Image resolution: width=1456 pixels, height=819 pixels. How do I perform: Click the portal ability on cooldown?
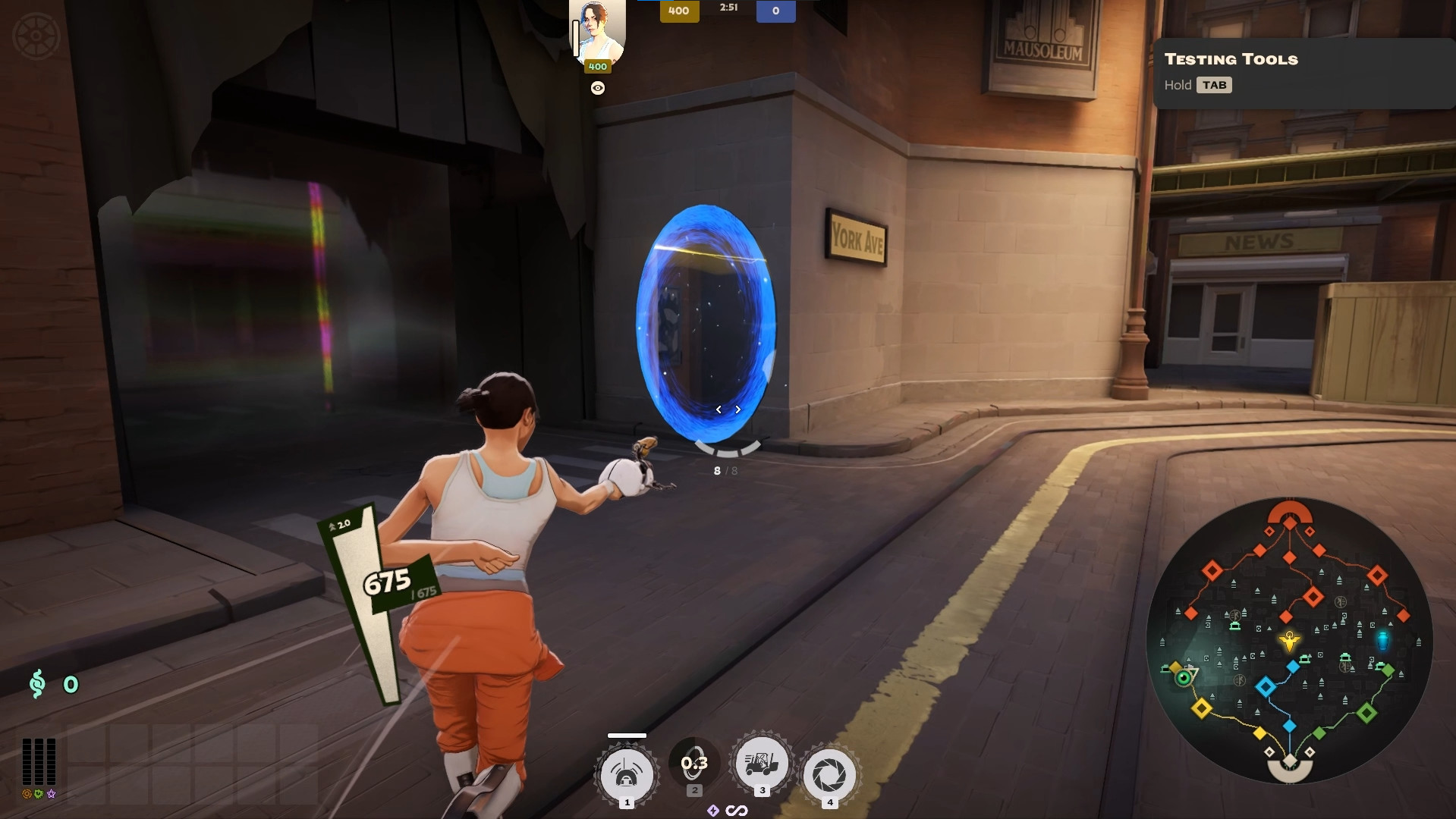tap(693, 764)
